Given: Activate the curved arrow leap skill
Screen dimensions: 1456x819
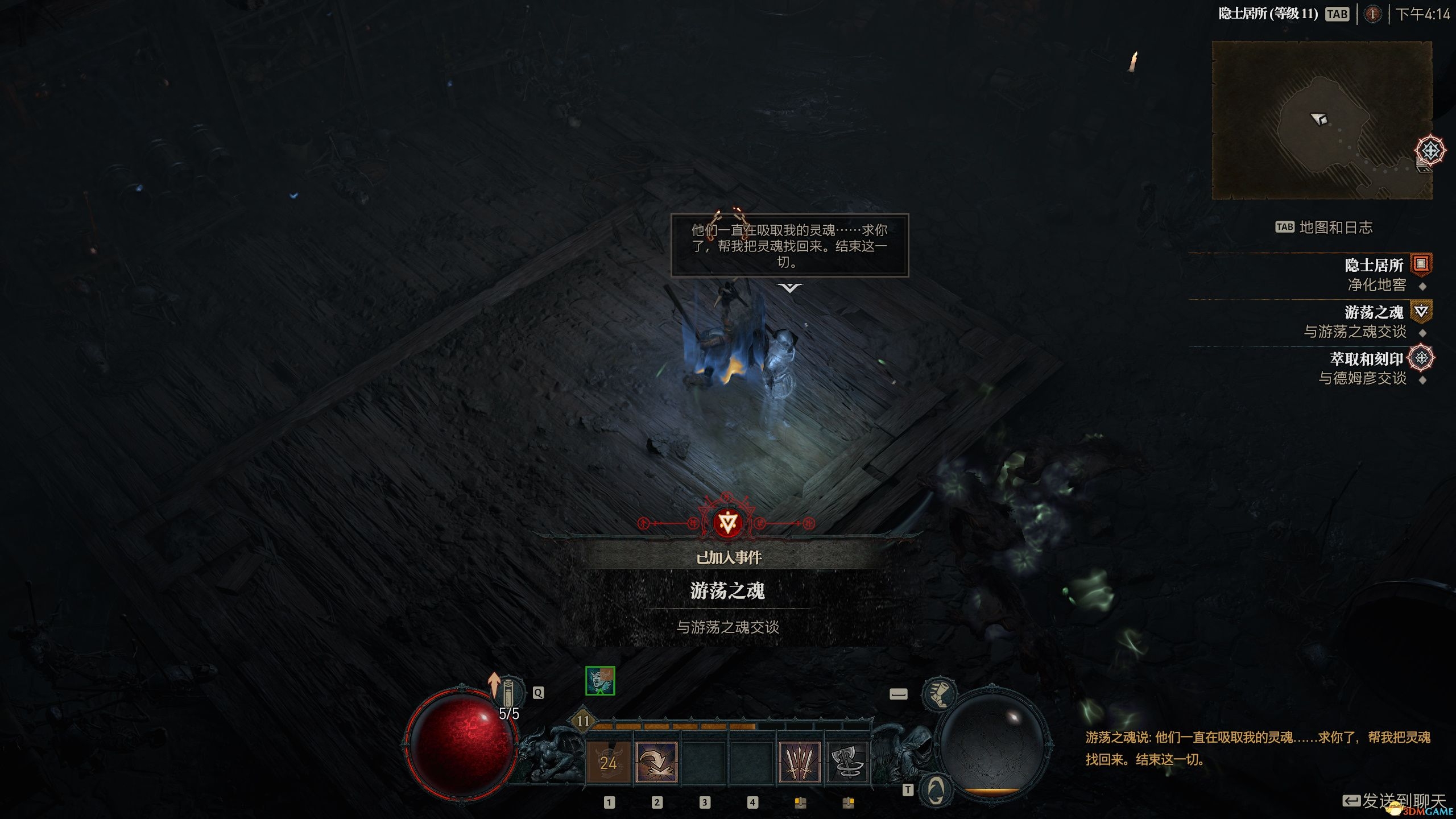Looking at the screenshot, I should pyautogui.click(x=656, y=762).
